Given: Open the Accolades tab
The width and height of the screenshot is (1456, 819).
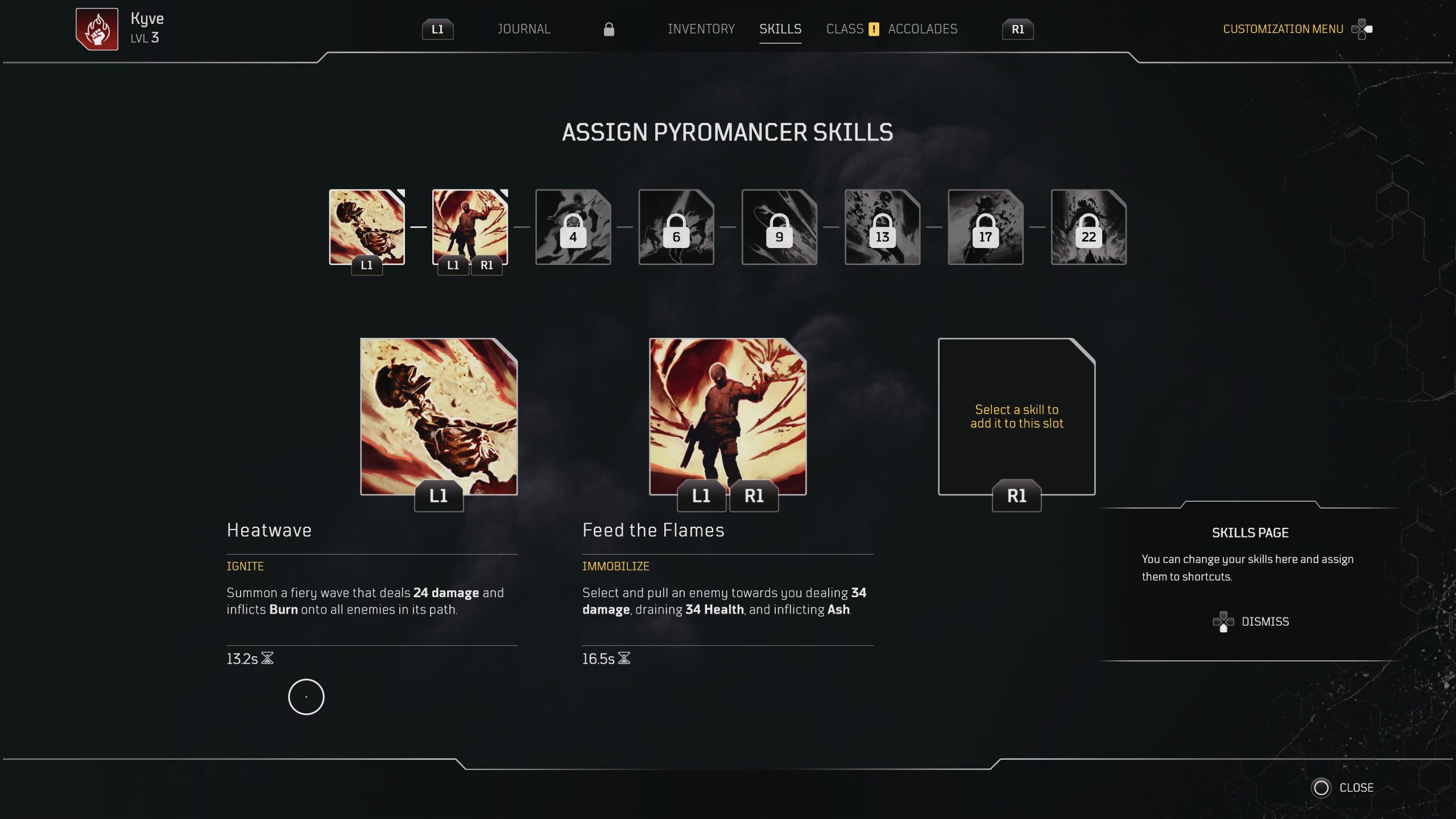Looking at the screenshot, I should [x=923, y=29].
